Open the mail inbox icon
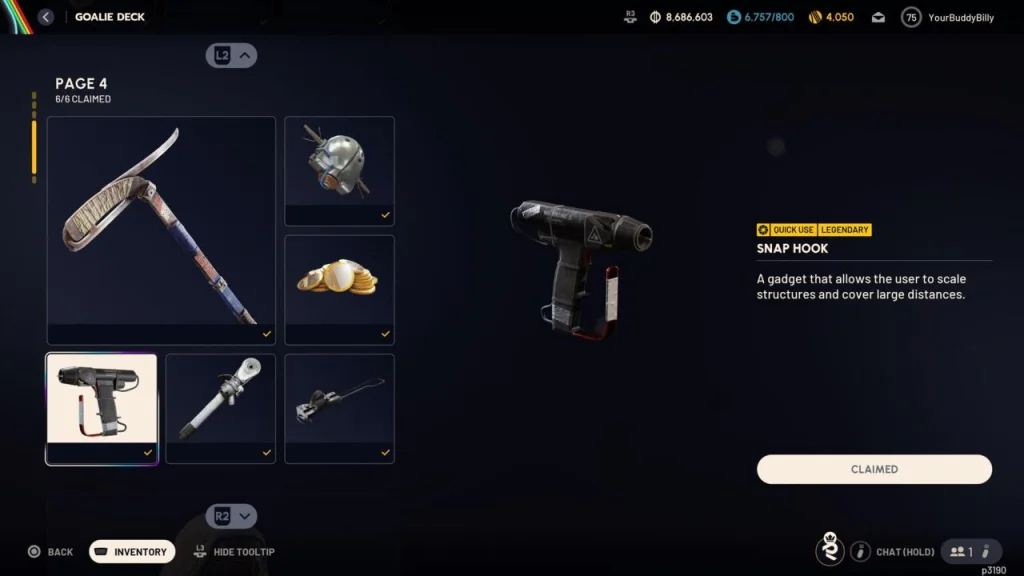This screenshot has height=576, width=1024. click(x=878, y=17)
